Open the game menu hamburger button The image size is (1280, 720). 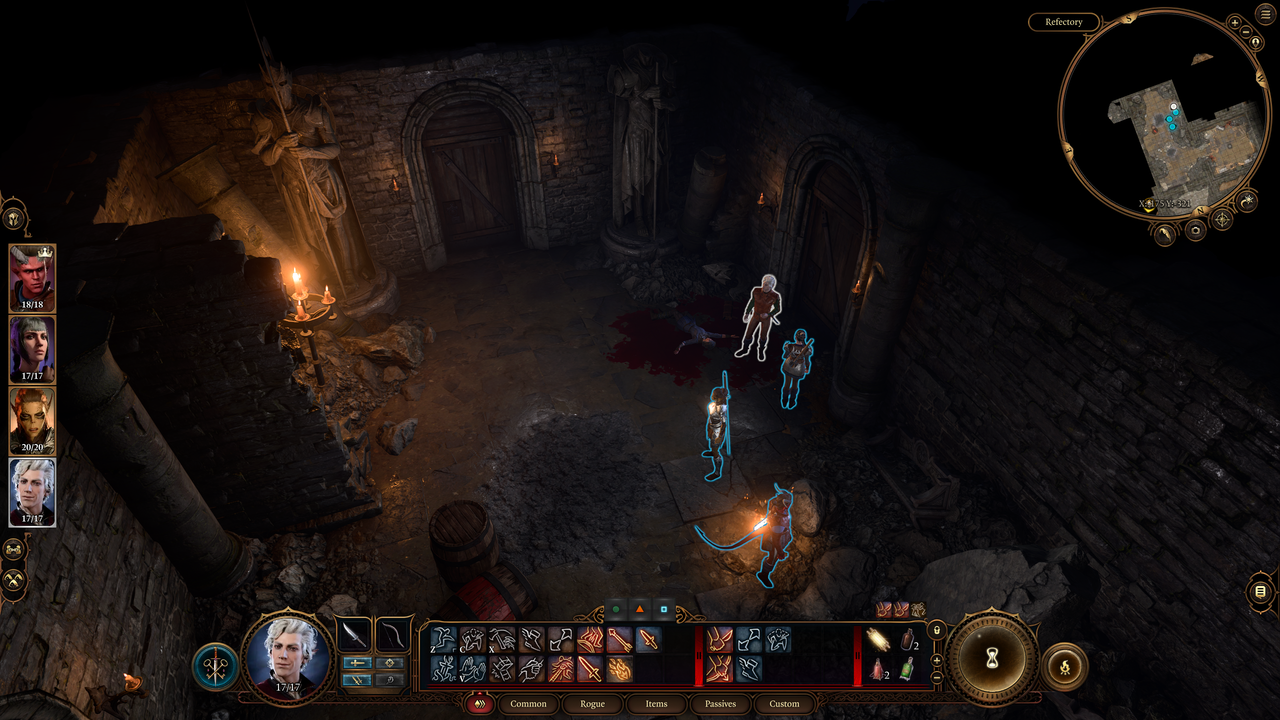1265,14
